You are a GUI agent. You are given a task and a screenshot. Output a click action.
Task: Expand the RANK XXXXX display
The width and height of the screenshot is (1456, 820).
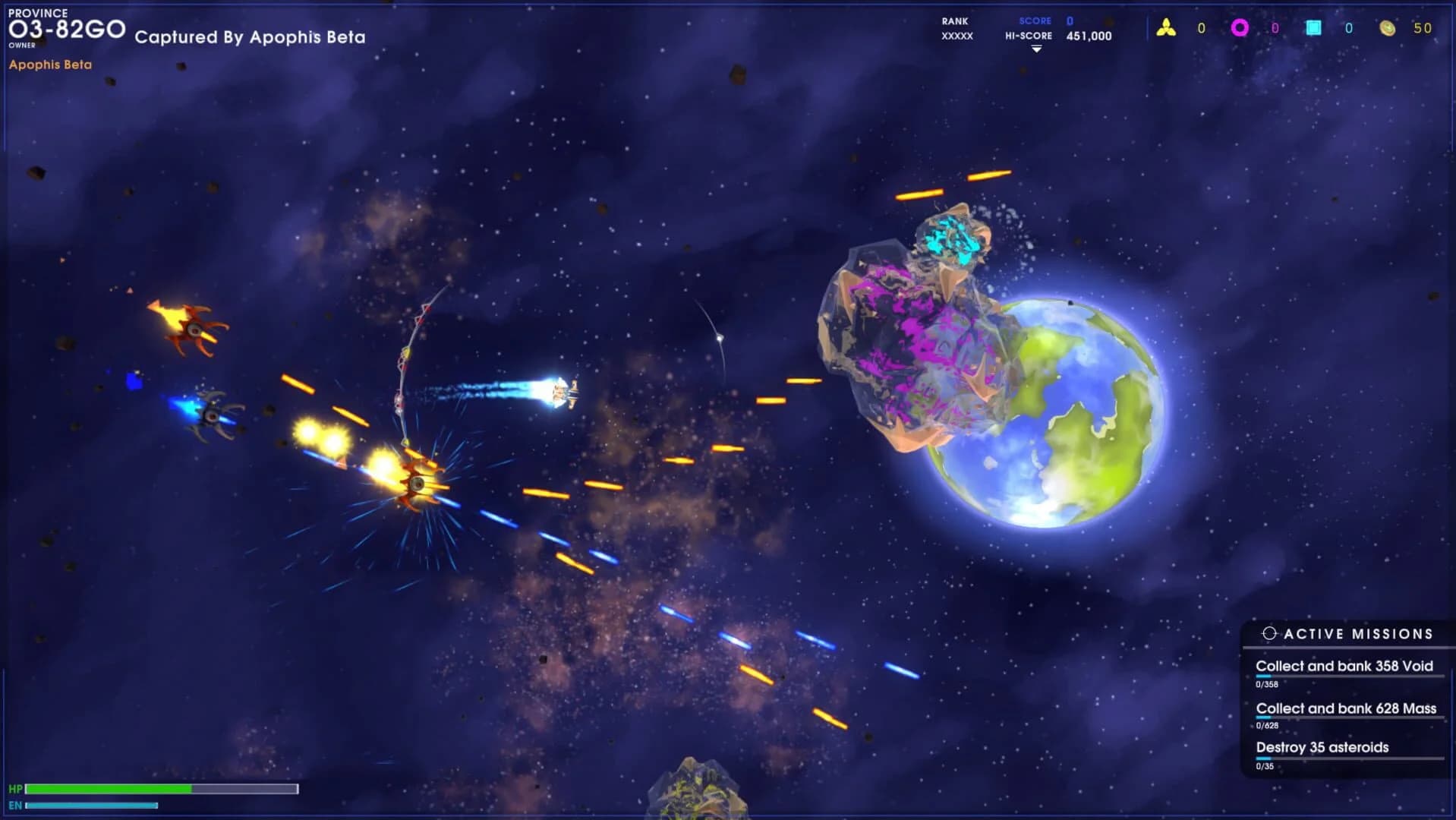click(955, 29)
